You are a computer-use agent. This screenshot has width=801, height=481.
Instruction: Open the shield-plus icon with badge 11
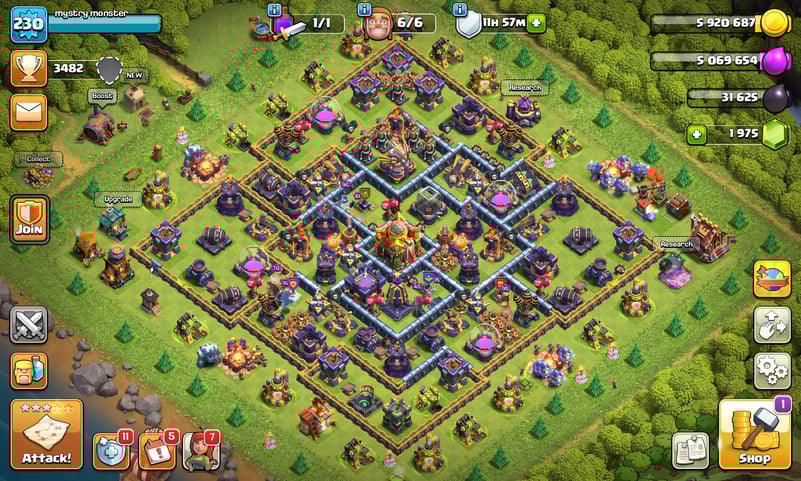pyautogui.click(x=111, y=451)
